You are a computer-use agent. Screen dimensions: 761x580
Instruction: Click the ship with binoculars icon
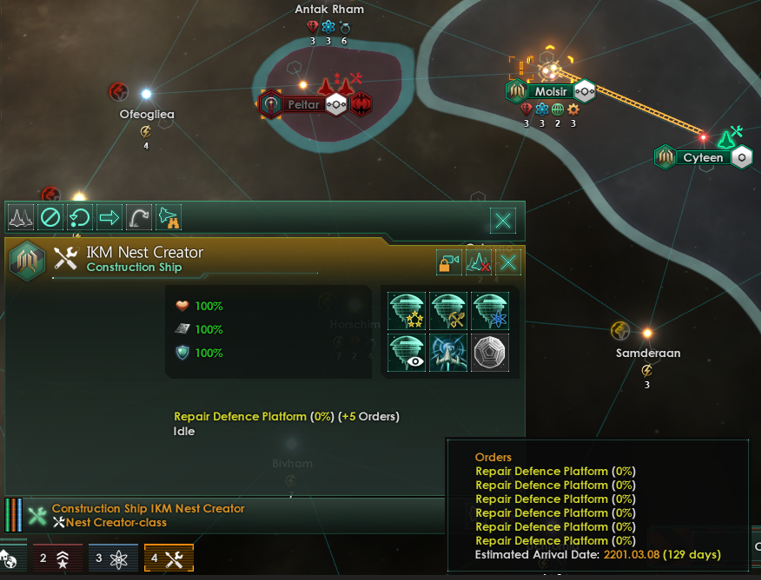pyautogui.click(x=168, y=217)
